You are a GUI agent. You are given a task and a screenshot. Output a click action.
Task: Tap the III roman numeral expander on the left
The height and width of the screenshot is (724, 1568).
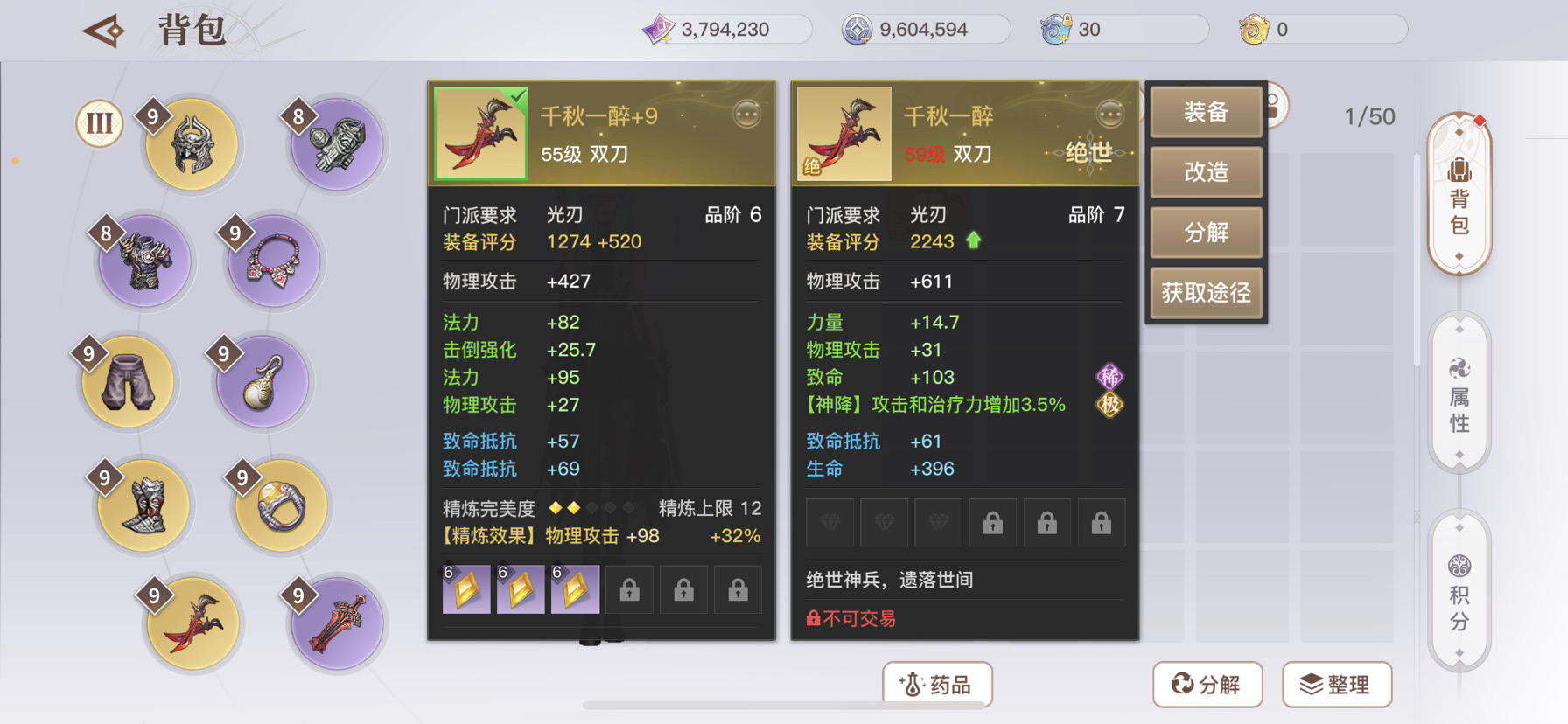(x=97, y=123)
